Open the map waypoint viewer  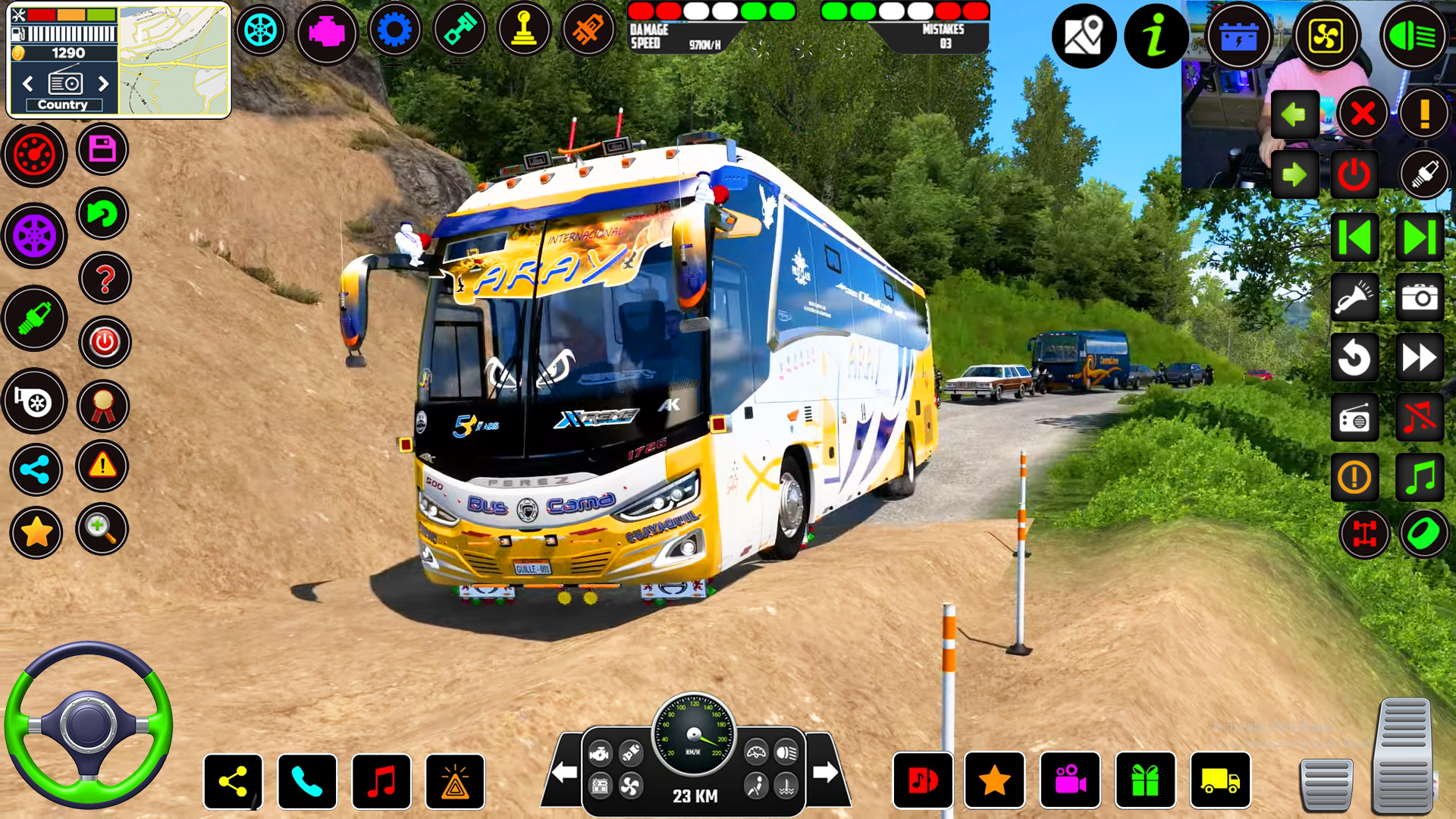(x=1083, y=36)
